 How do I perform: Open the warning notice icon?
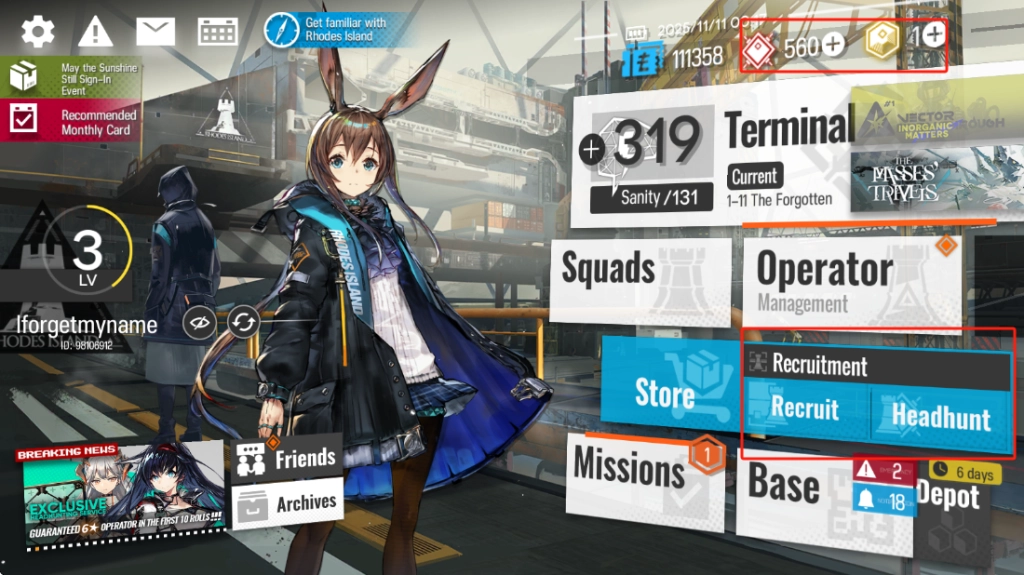tap(96, 31)
